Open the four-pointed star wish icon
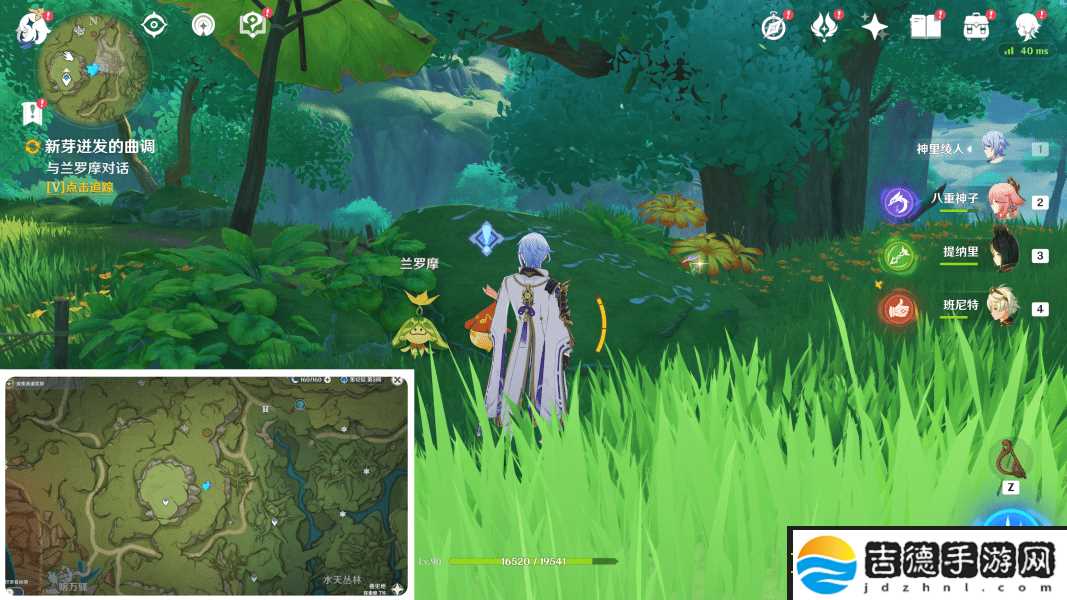The height and width of the screenshot is (600, 1067). coord(874,27)
